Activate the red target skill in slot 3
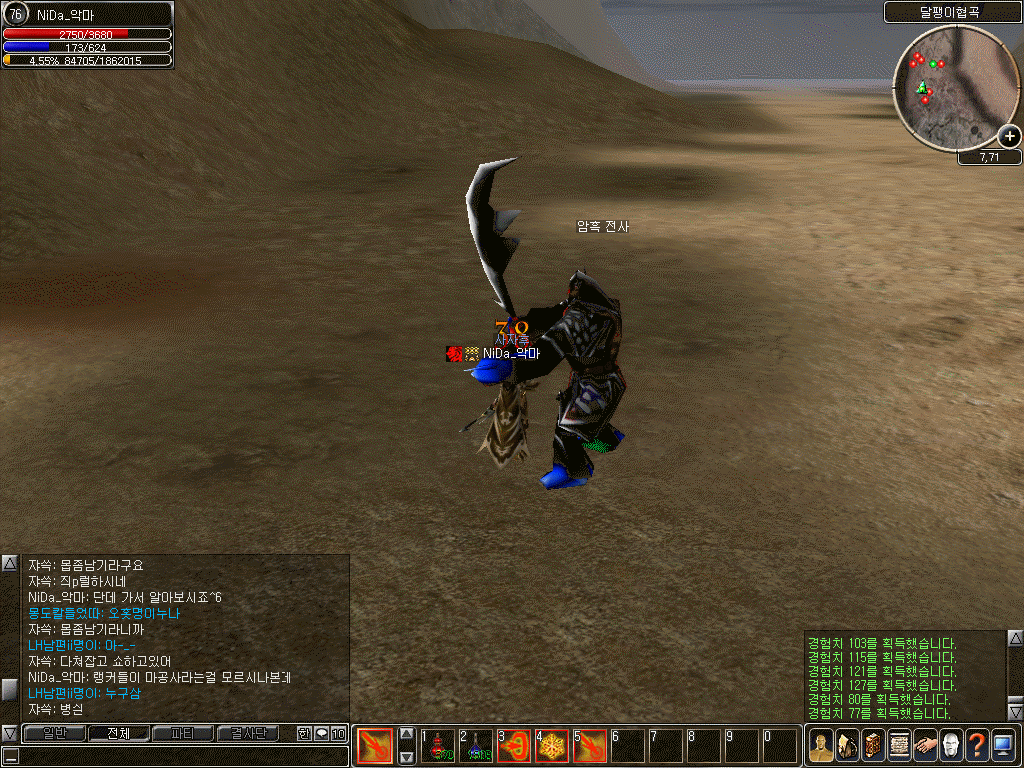Image resolution: width=1024 pixels, height=768 pixels. pyautogui.click(x=514, y=747)
